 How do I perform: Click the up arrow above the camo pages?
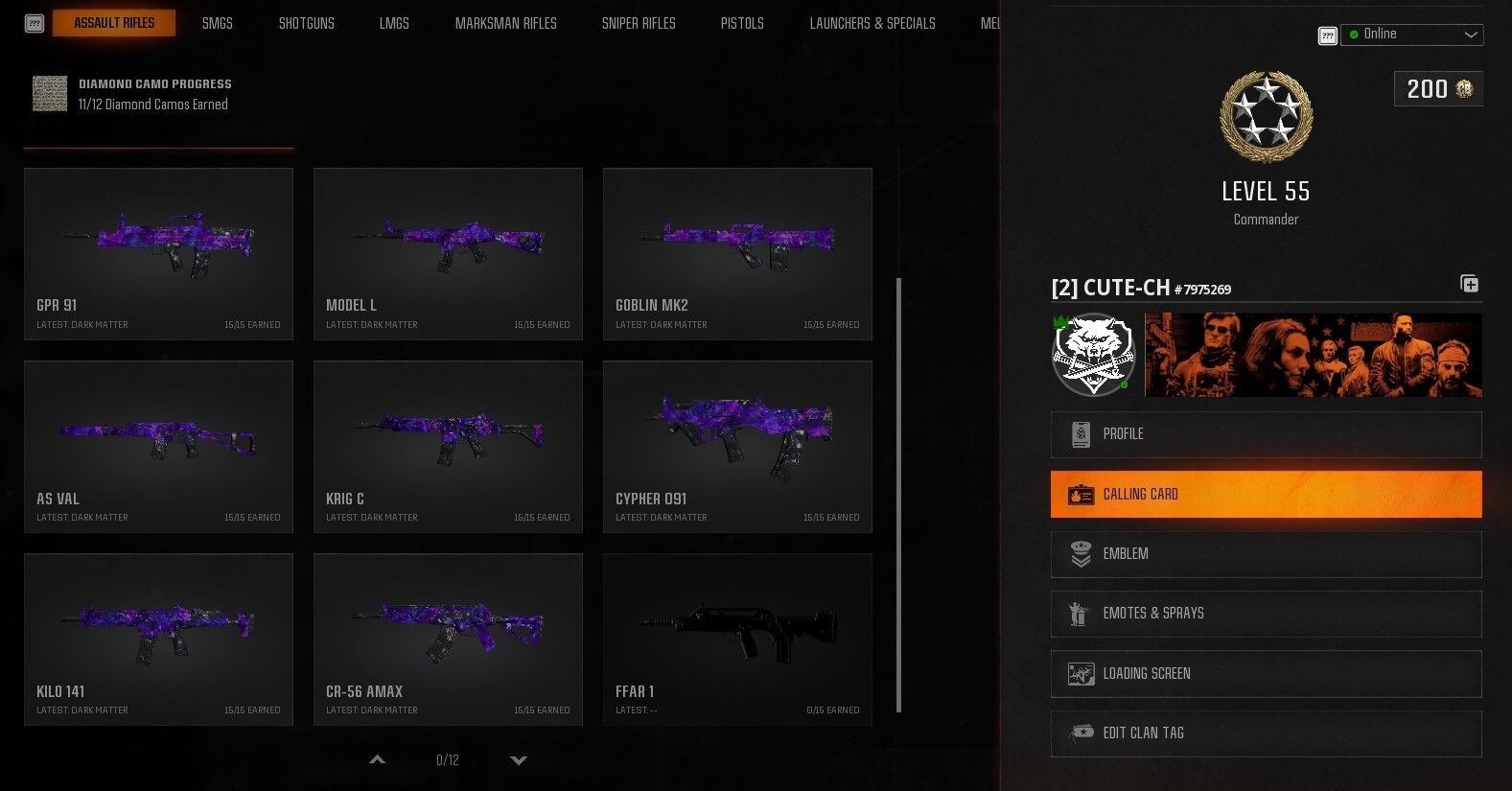(377, 759)
